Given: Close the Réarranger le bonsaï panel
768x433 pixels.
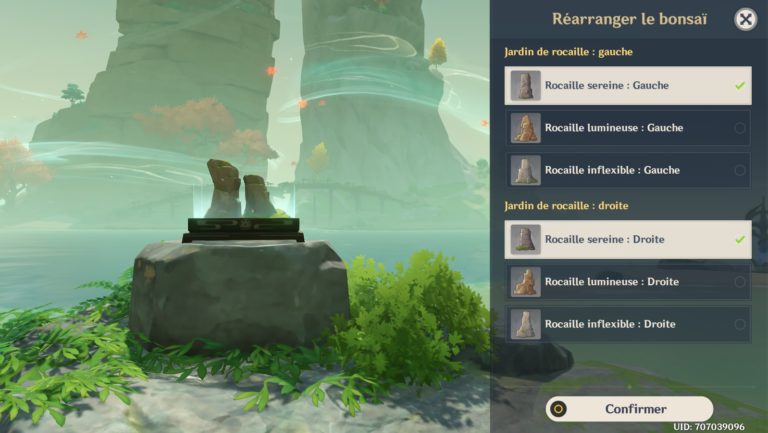Looking at the screenshot, I should [x=745, y=19].
